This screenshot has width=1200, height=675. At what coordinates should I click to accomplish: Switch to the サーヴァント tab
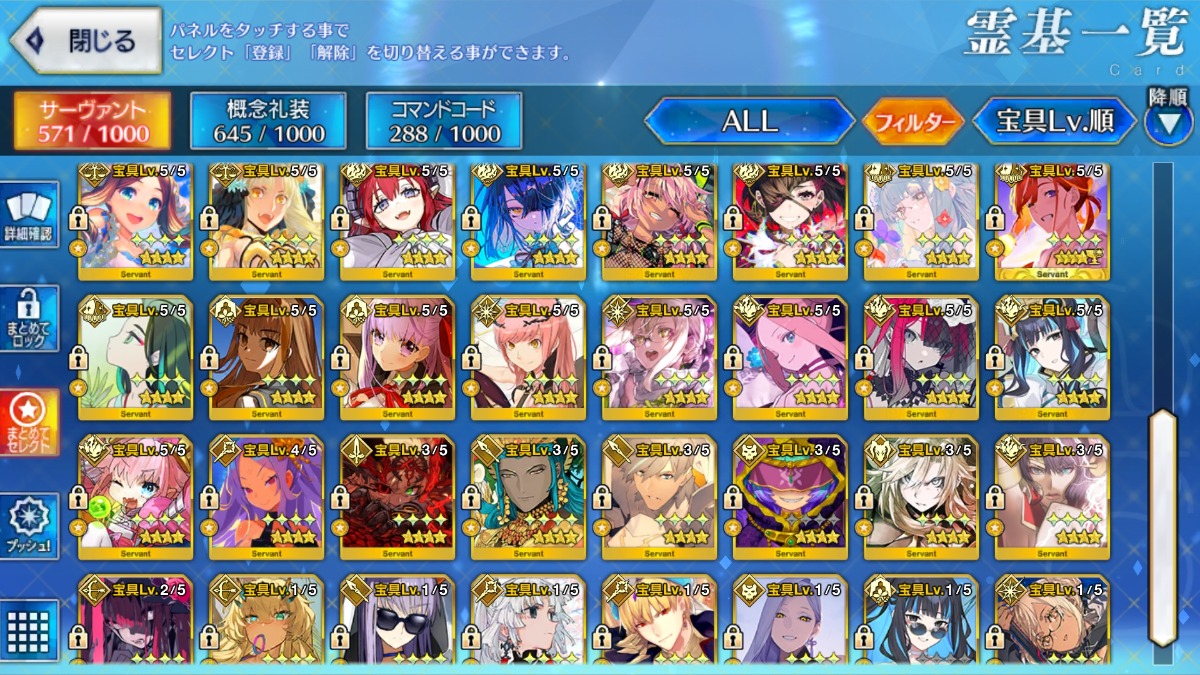(x=92, y=121)
